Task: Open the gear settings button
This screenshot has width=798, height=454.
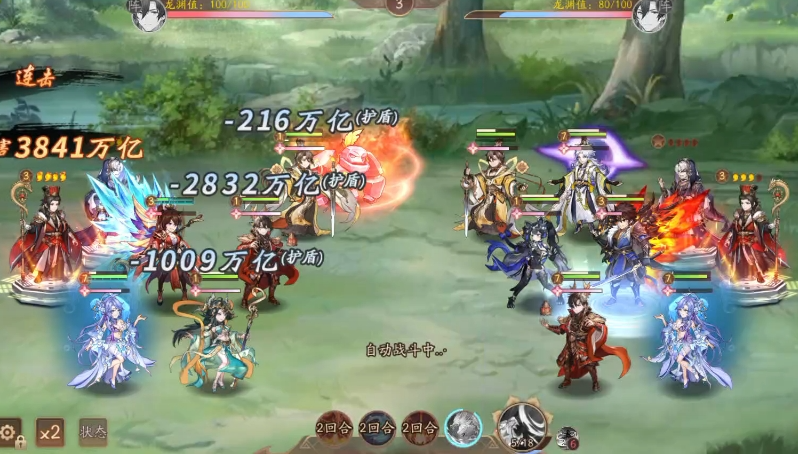Action: (x=10, y=432)
